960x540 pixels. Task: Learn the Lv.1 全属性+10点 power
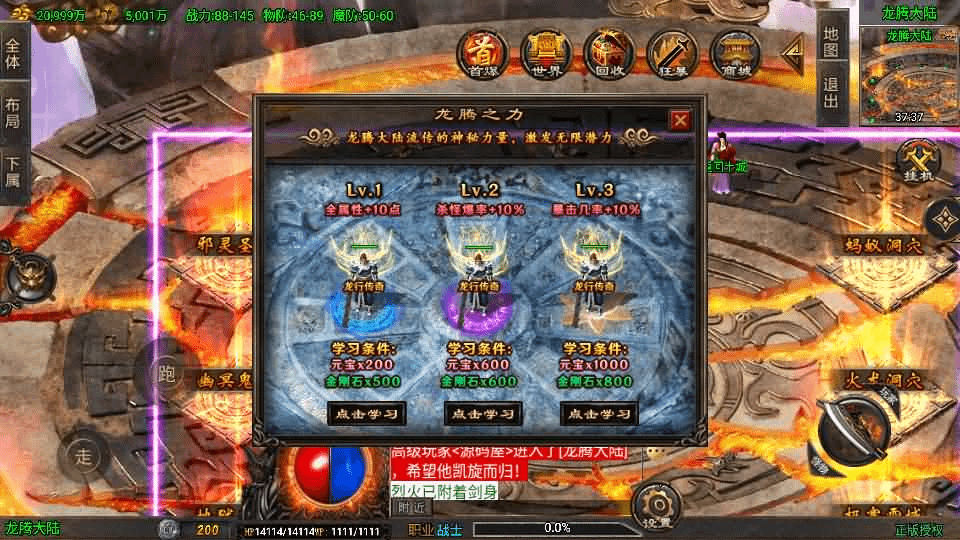pyautogui.click(x=367, y=413)
